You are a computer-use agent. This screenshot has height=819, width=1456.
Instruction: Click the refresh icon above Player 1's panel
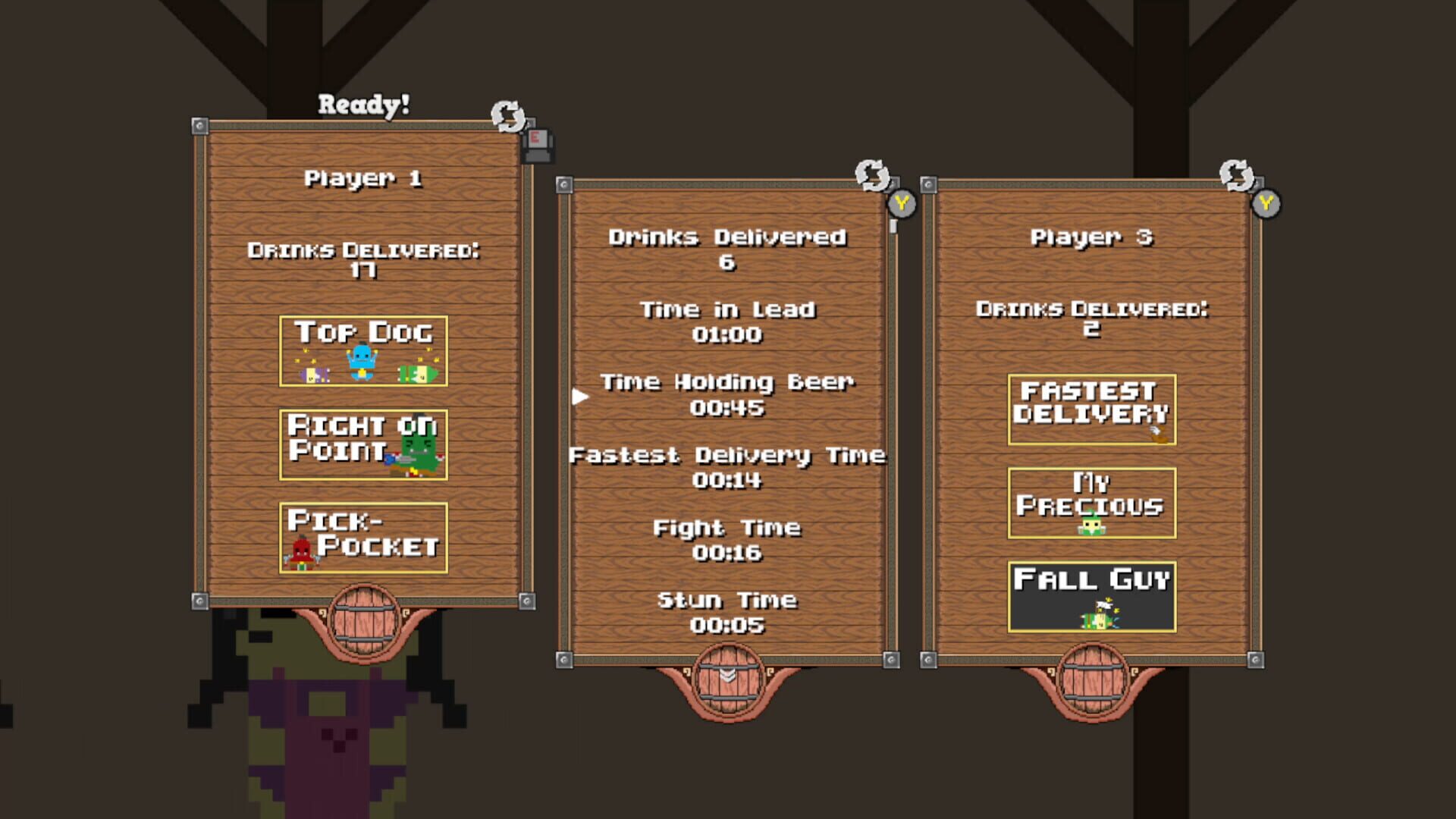[x=507, y=115]
